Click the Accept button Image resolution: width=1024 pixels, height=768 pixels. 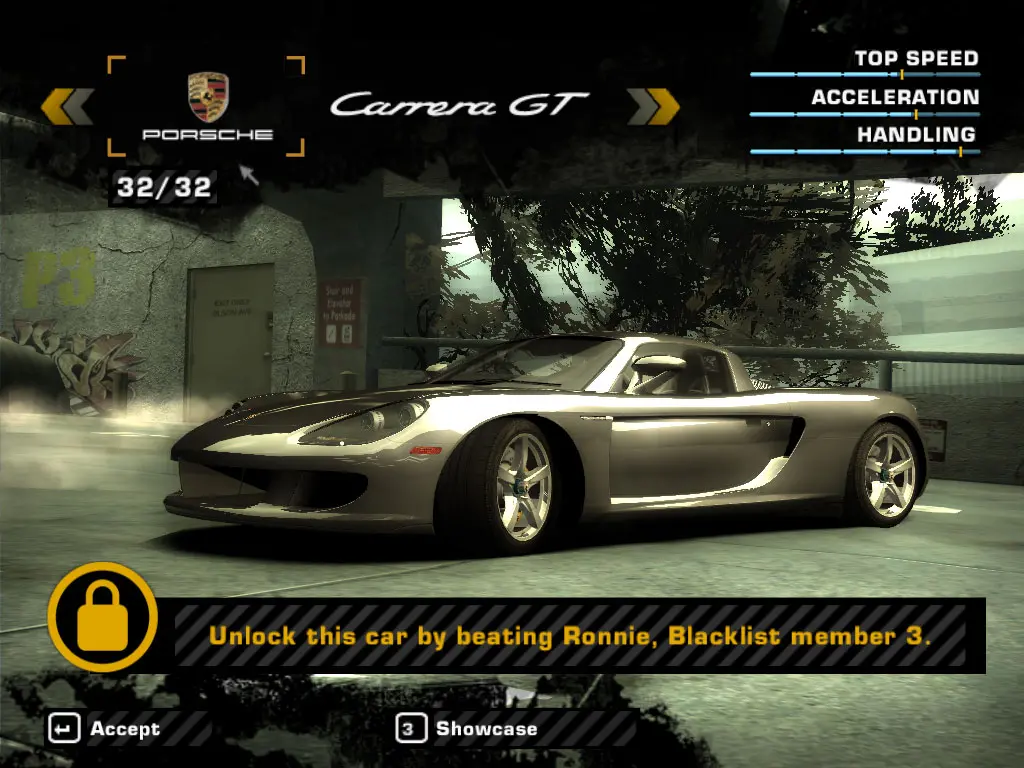pyautogui.click(x=105, y=729)
